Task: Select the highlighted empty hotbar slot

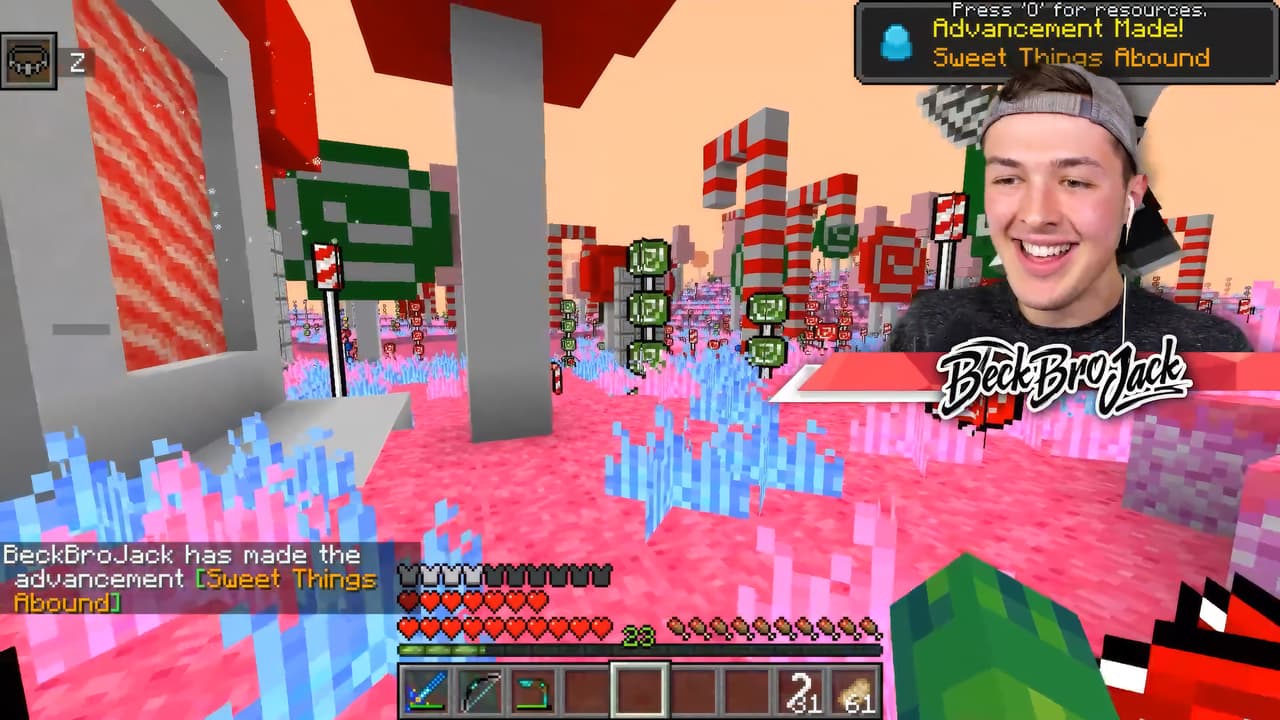Action: pyautogui.click(x=638, y=691)
